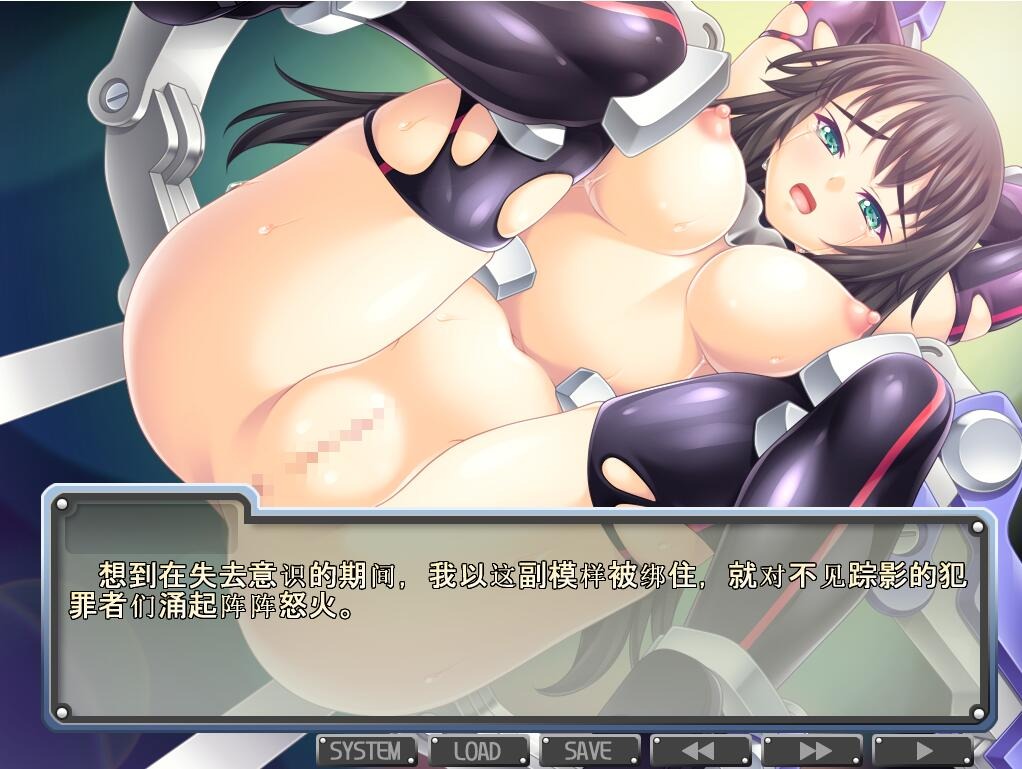The height and width of the screenshot is (769, 1022).
Task: Click the single-arrow auto-play button
Action: pos(922,750)
